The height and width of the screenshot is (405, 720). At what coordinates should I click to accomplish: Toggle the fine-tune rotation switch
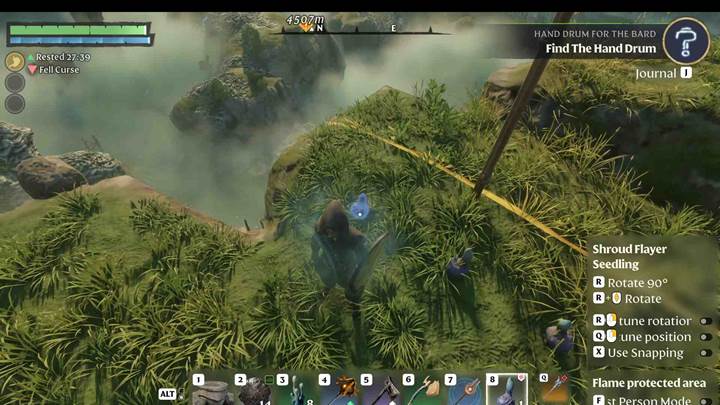pyautogui.click(x=705, y=321)
